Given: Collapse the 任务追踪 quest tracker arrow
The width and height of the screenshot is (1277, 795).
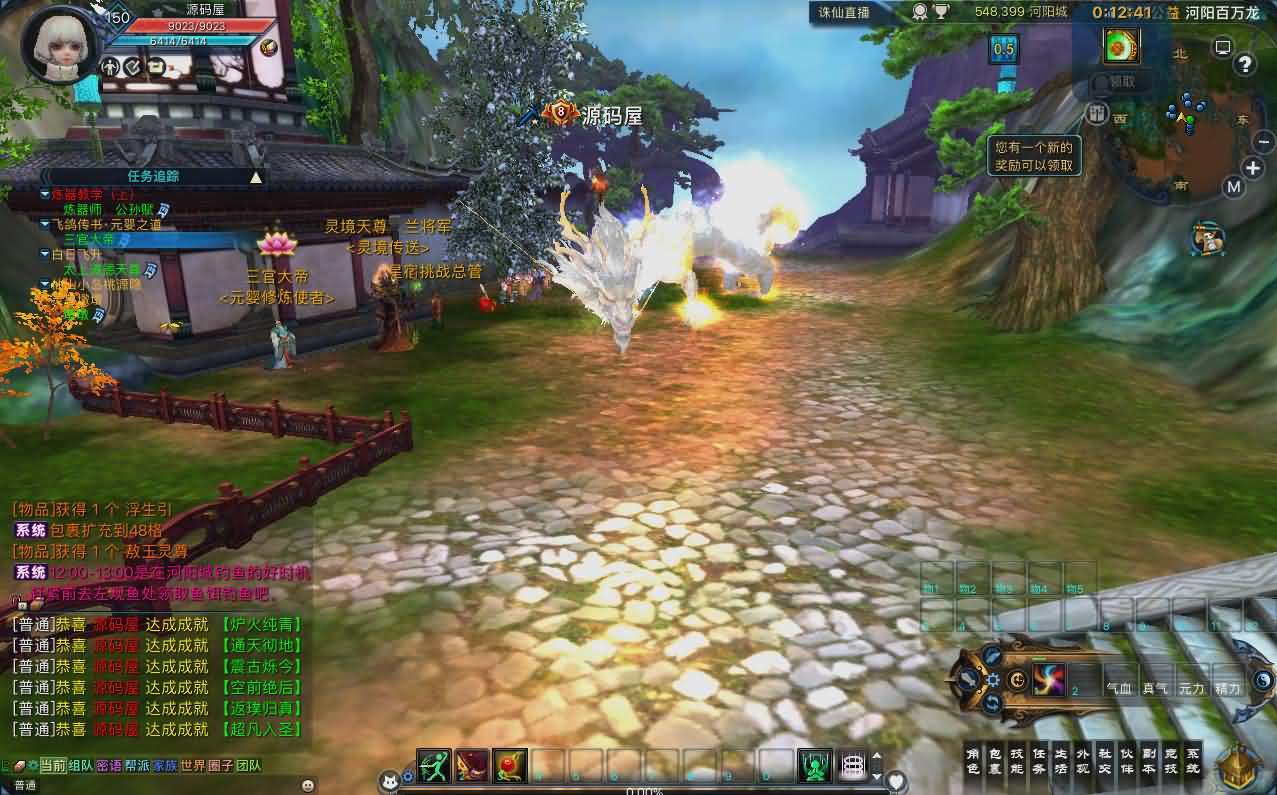Looking at the screenshot, I should coord(256,177).
